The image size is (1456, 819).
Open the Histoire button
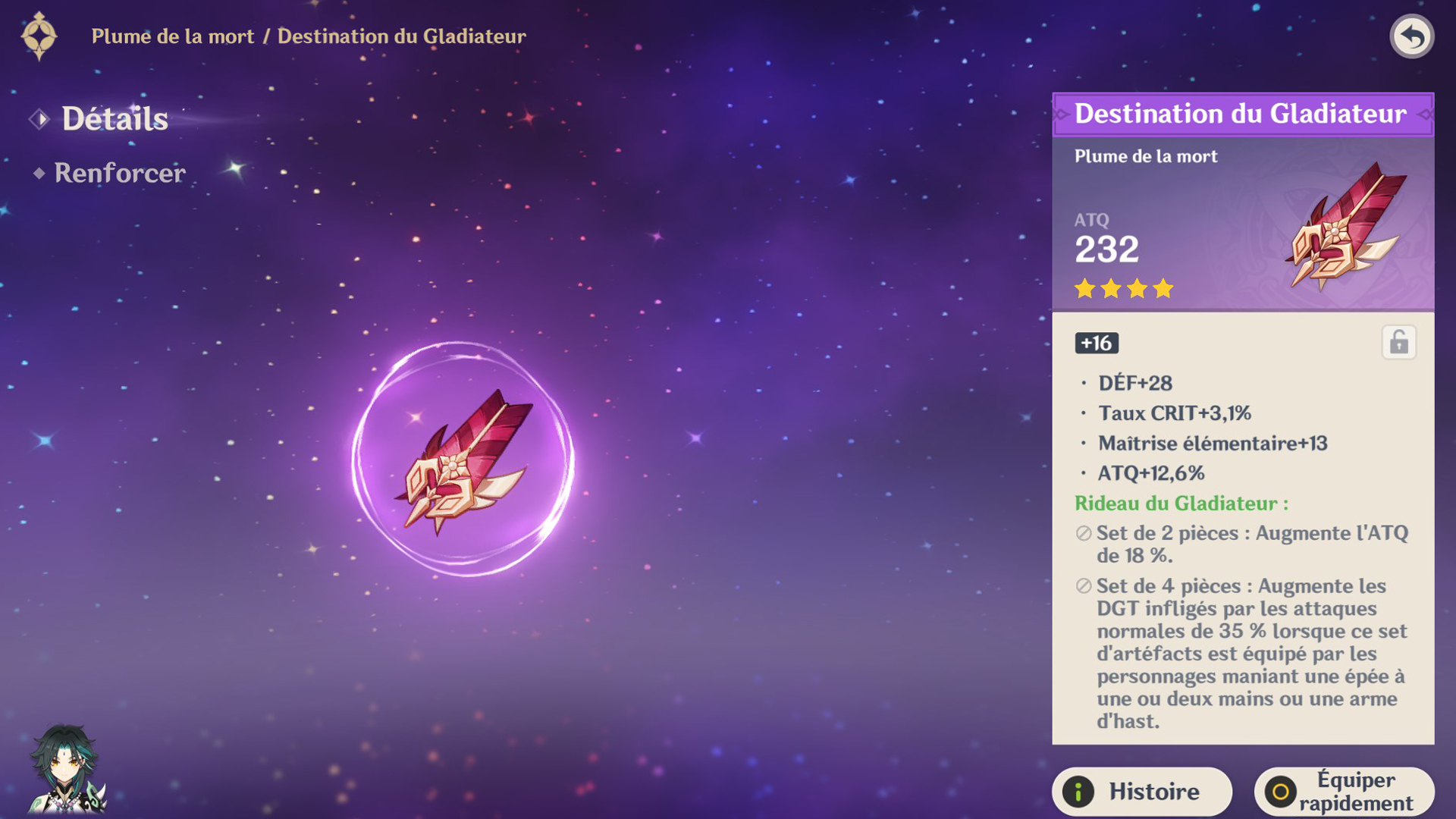coord(1141,791)
